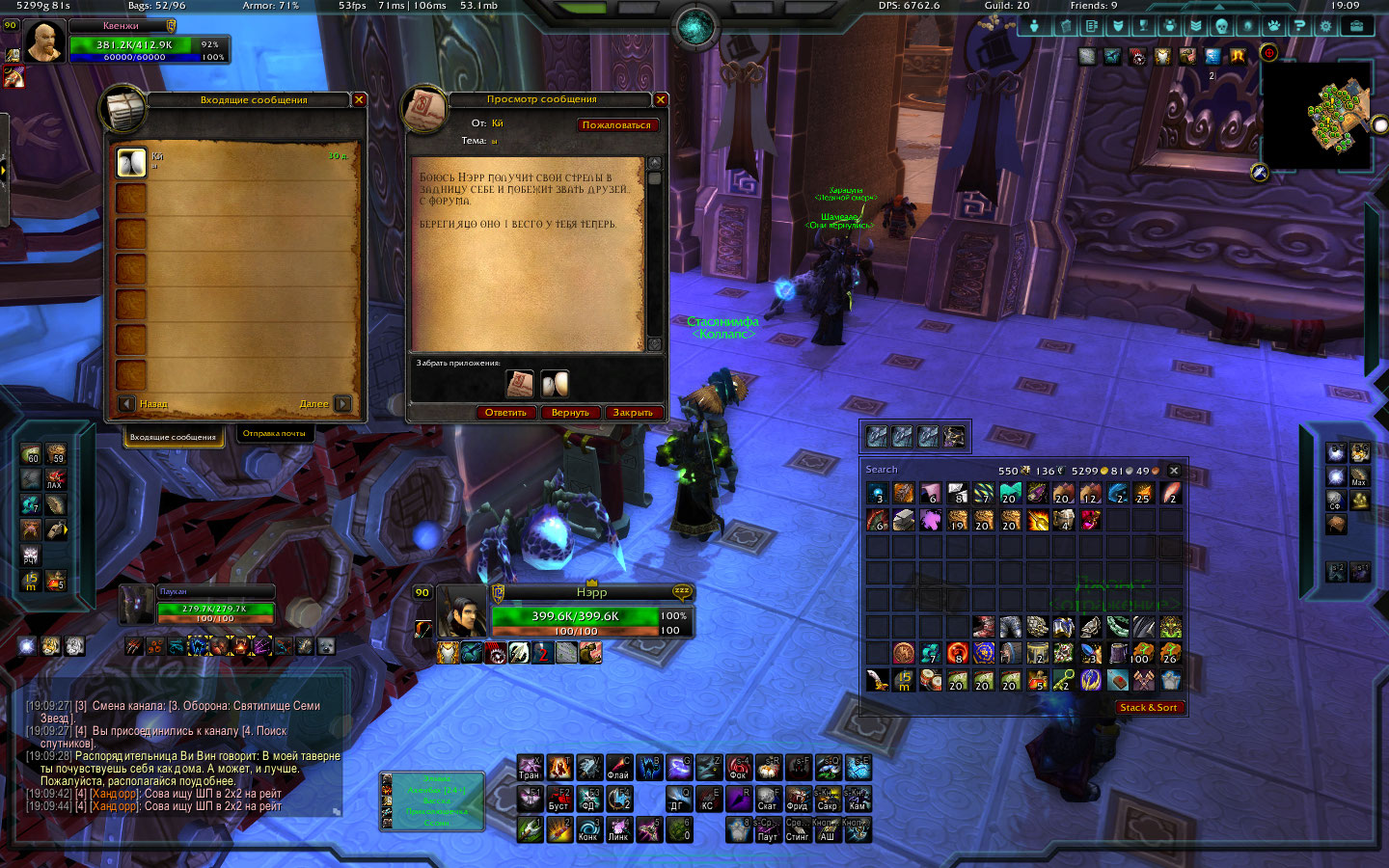Focus the bag Search field

[x=916, y=470]
